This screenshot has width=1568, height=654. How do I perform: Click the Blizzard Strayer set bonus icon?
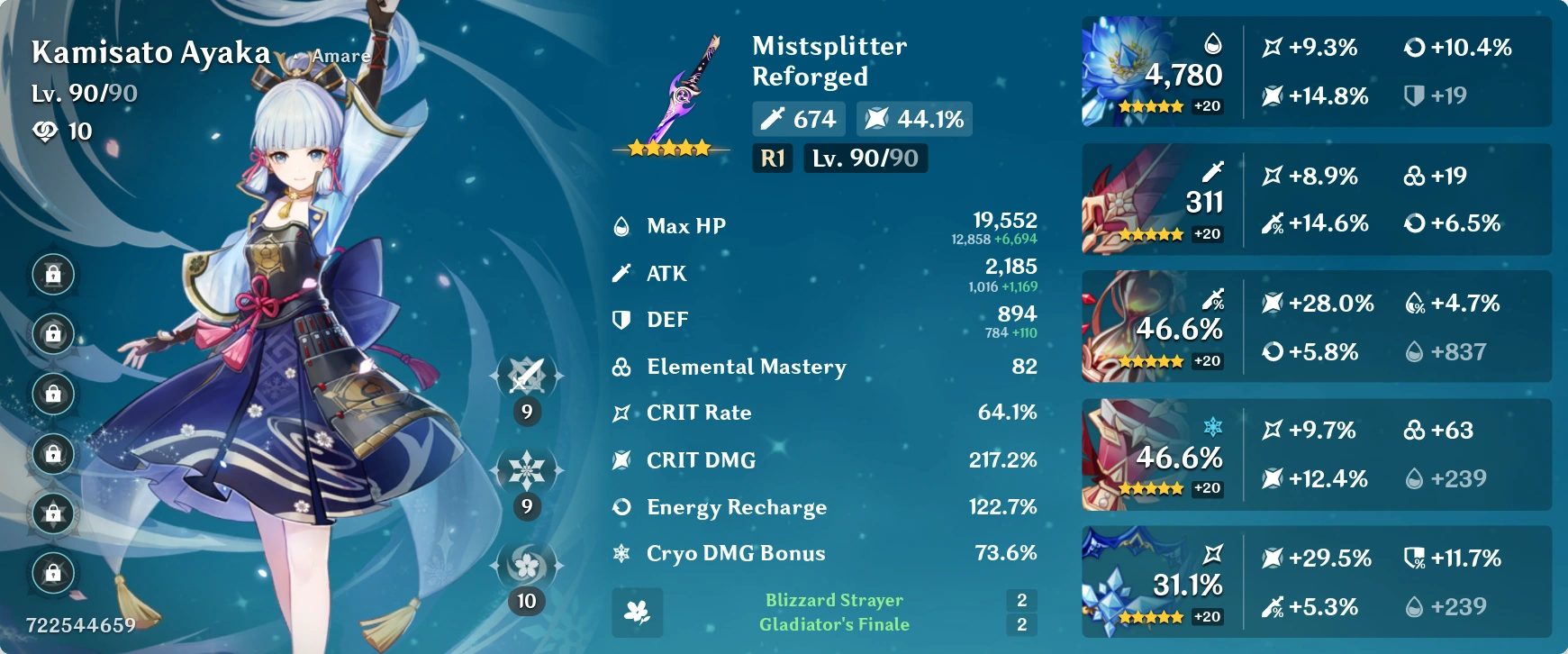pyautogui.click(x=638, y=613)
